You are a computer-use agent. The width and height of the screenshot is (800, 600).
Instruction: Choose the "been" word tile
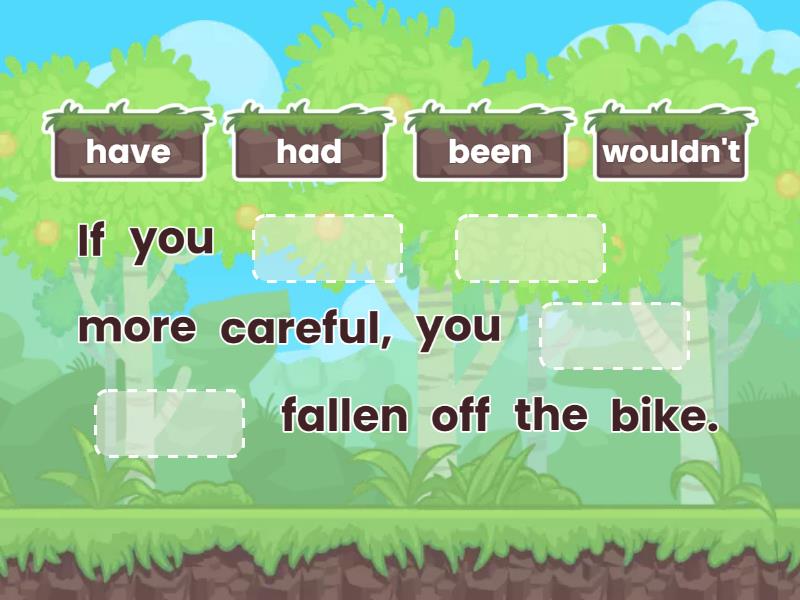pos(490,152)
